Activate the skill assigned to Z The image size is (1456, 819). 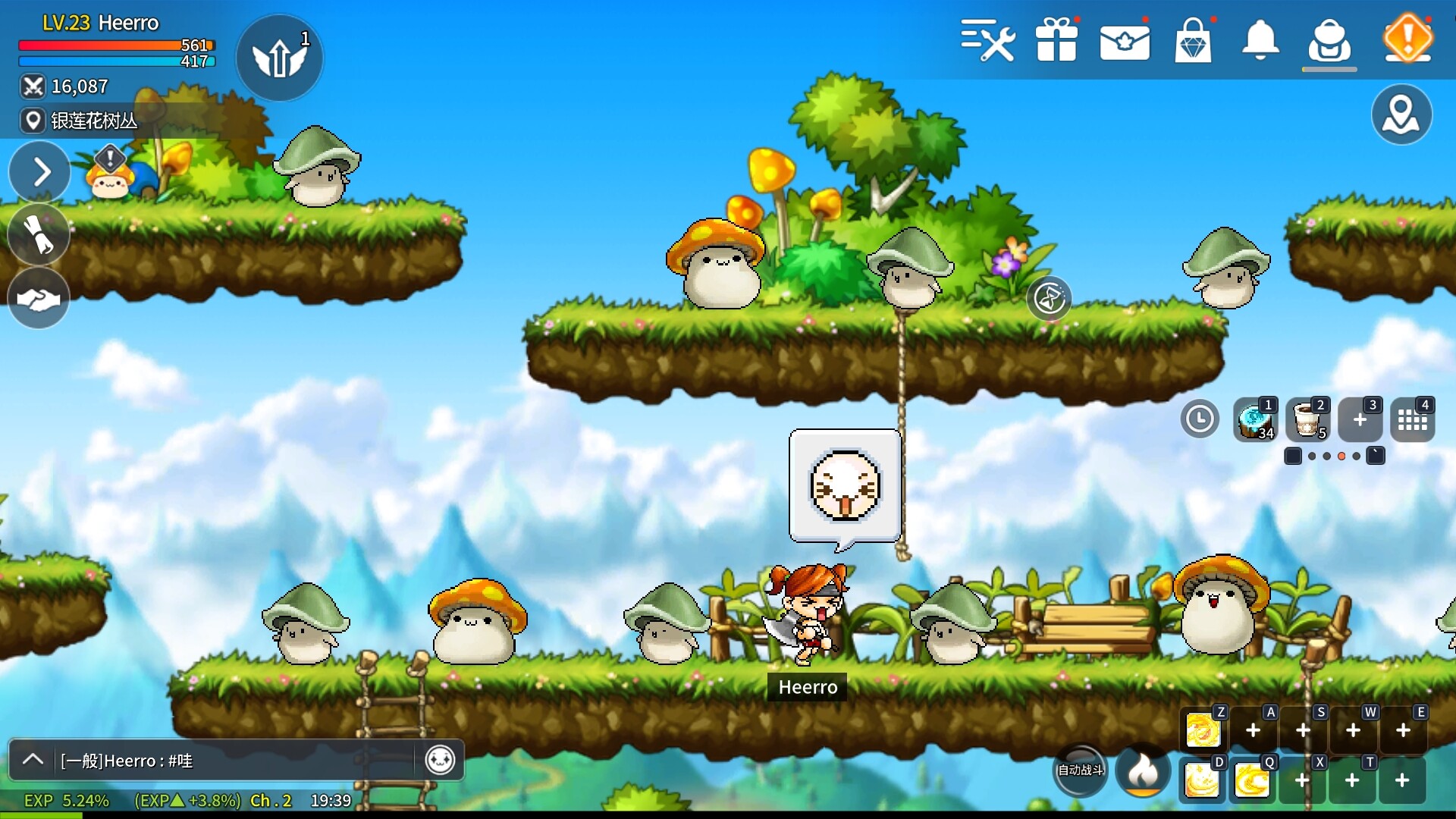1203,730
